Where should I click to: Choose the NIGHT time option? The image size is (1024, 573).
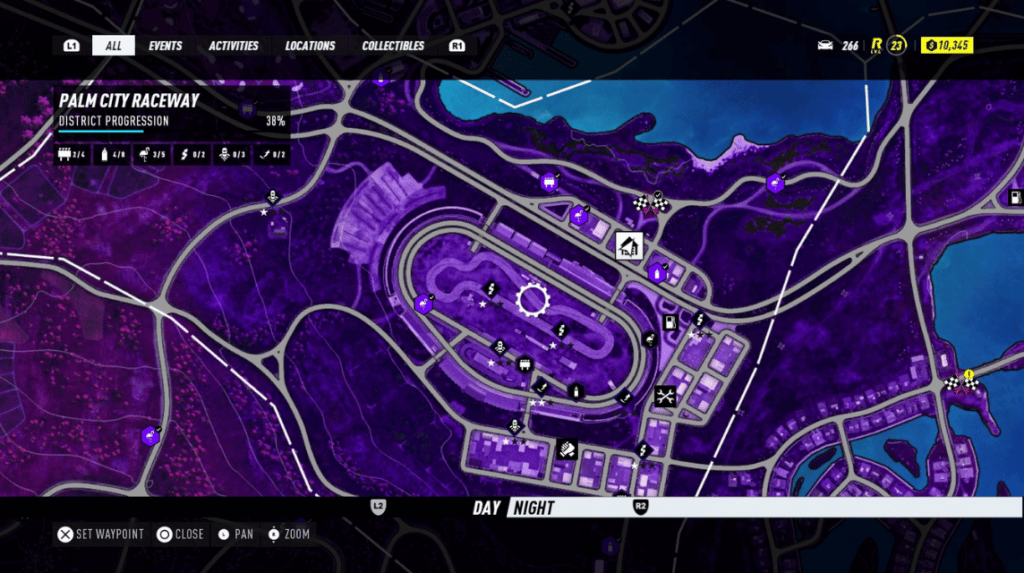[533, 508]
